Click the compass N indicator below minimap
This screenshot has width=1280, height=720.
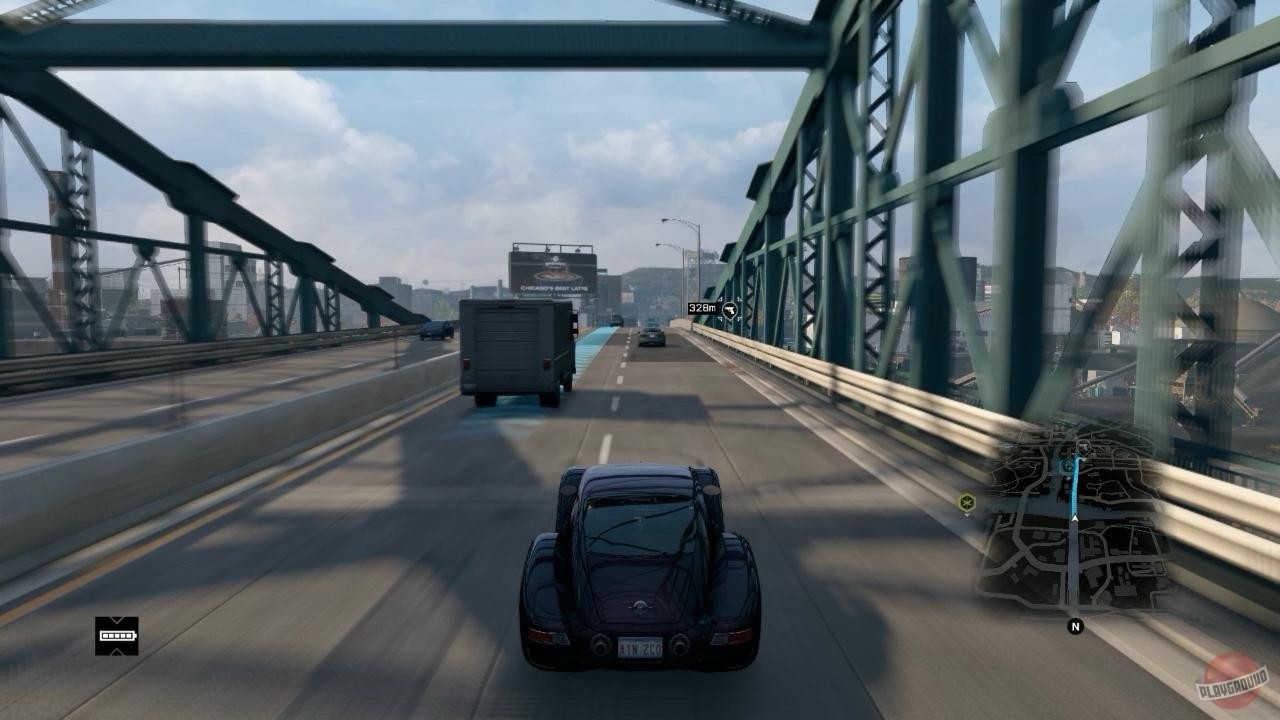[x=1075, y=626]
